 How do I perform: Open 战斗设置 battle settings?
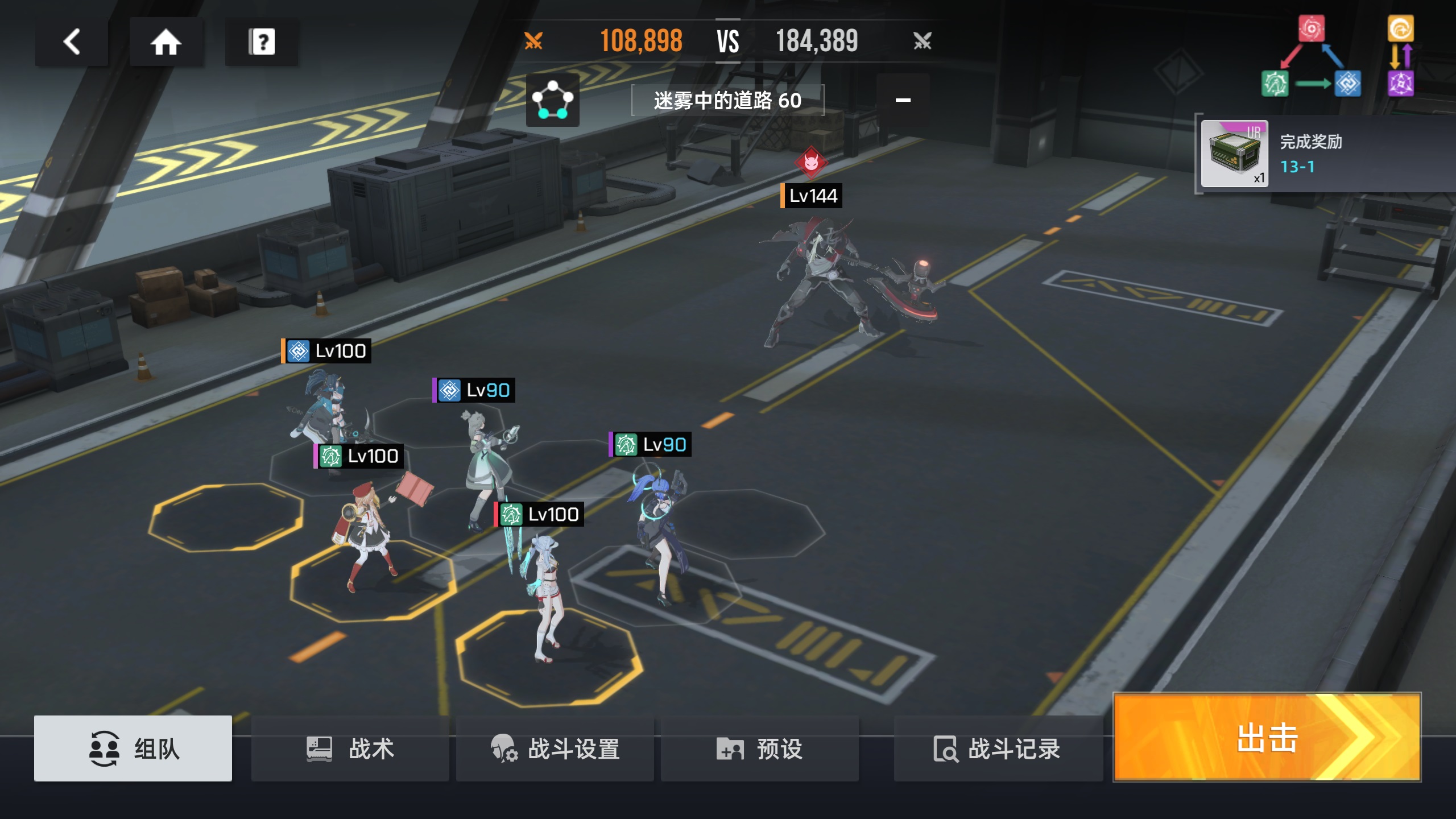(x=555, y=748)
